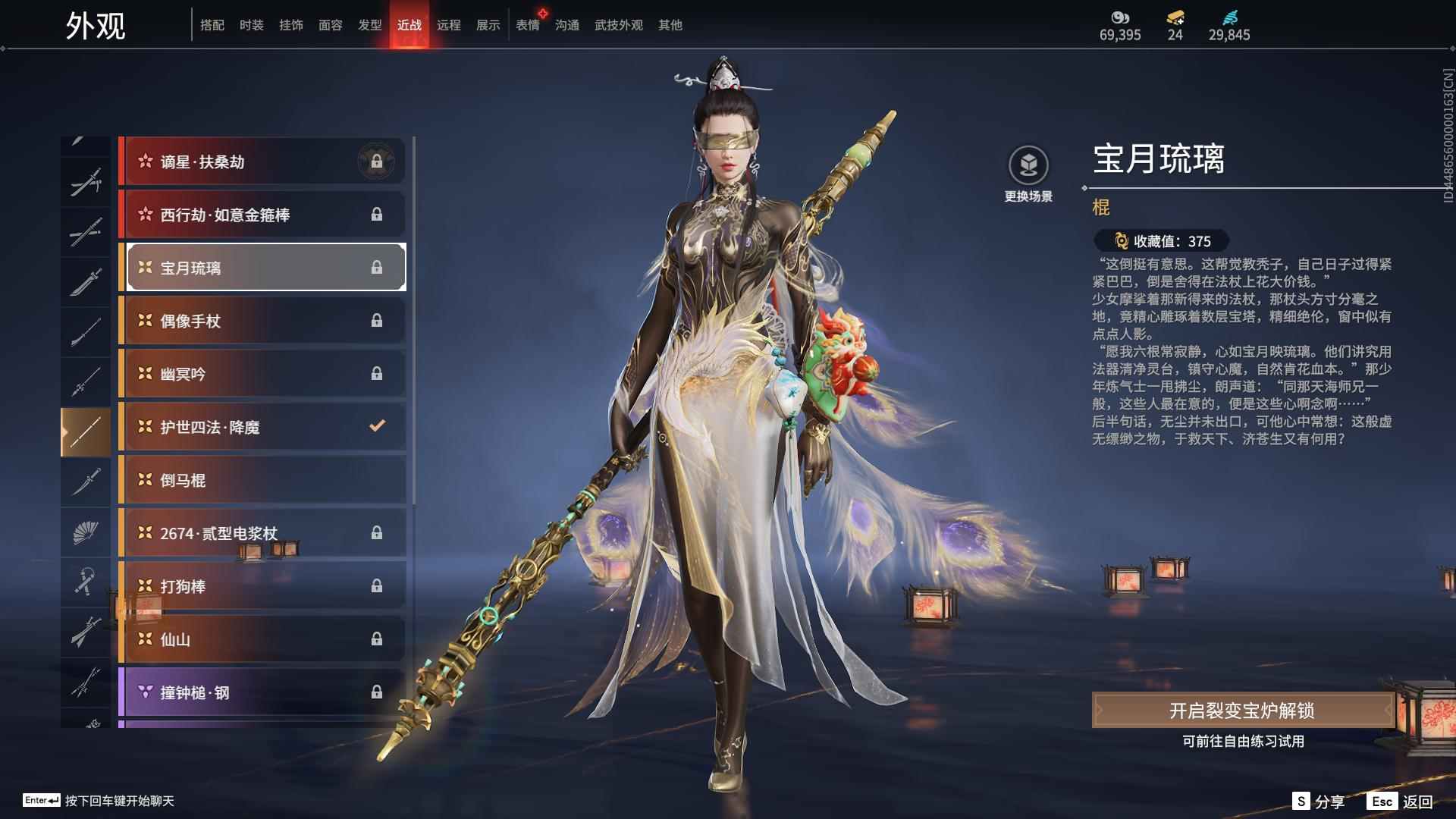Select the equipped 护世四法·降魔 checkmark entry

(262, 427)
